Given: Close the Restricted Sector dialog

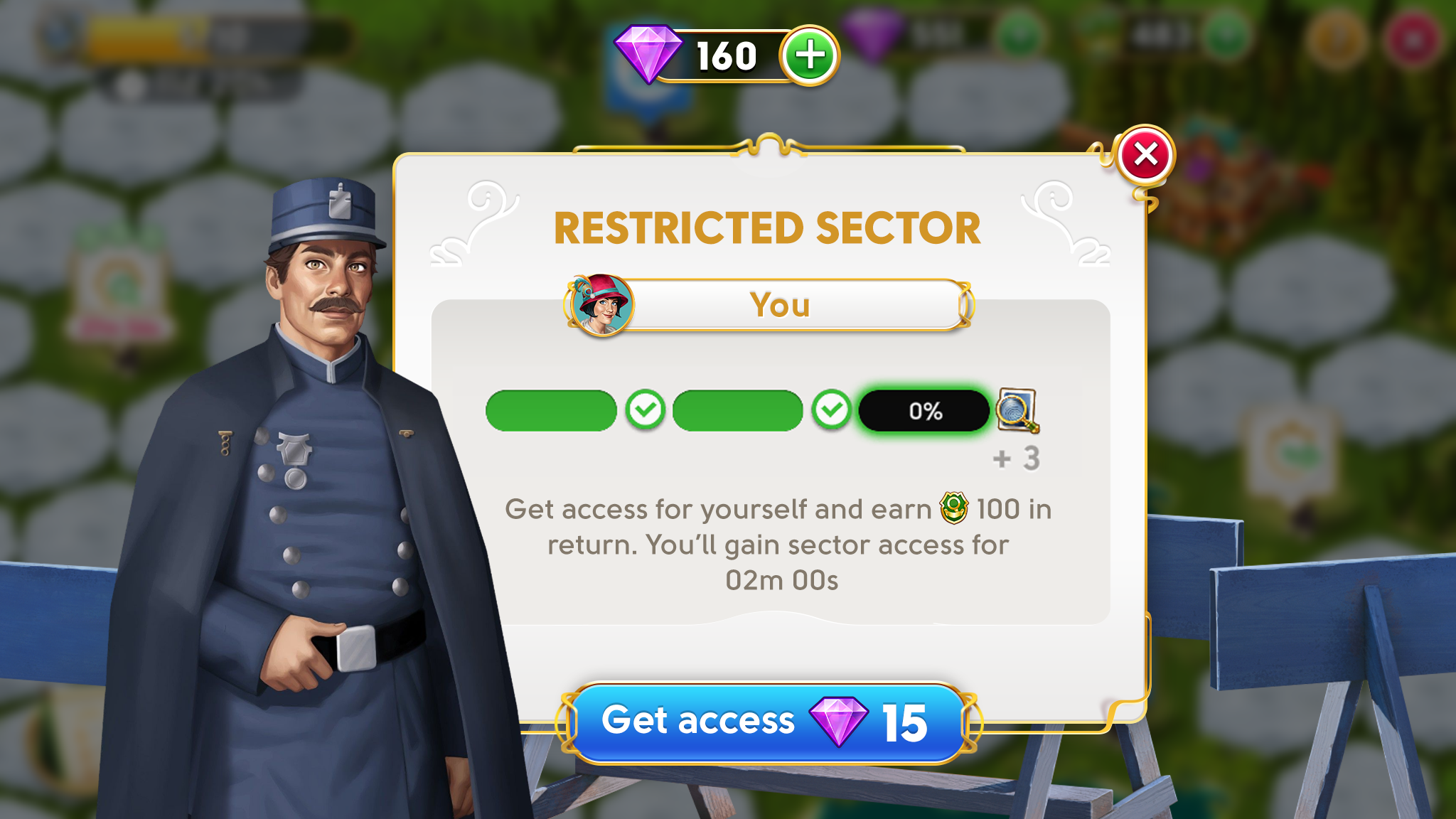Looking at the screenshot, I should [1145, 155].
